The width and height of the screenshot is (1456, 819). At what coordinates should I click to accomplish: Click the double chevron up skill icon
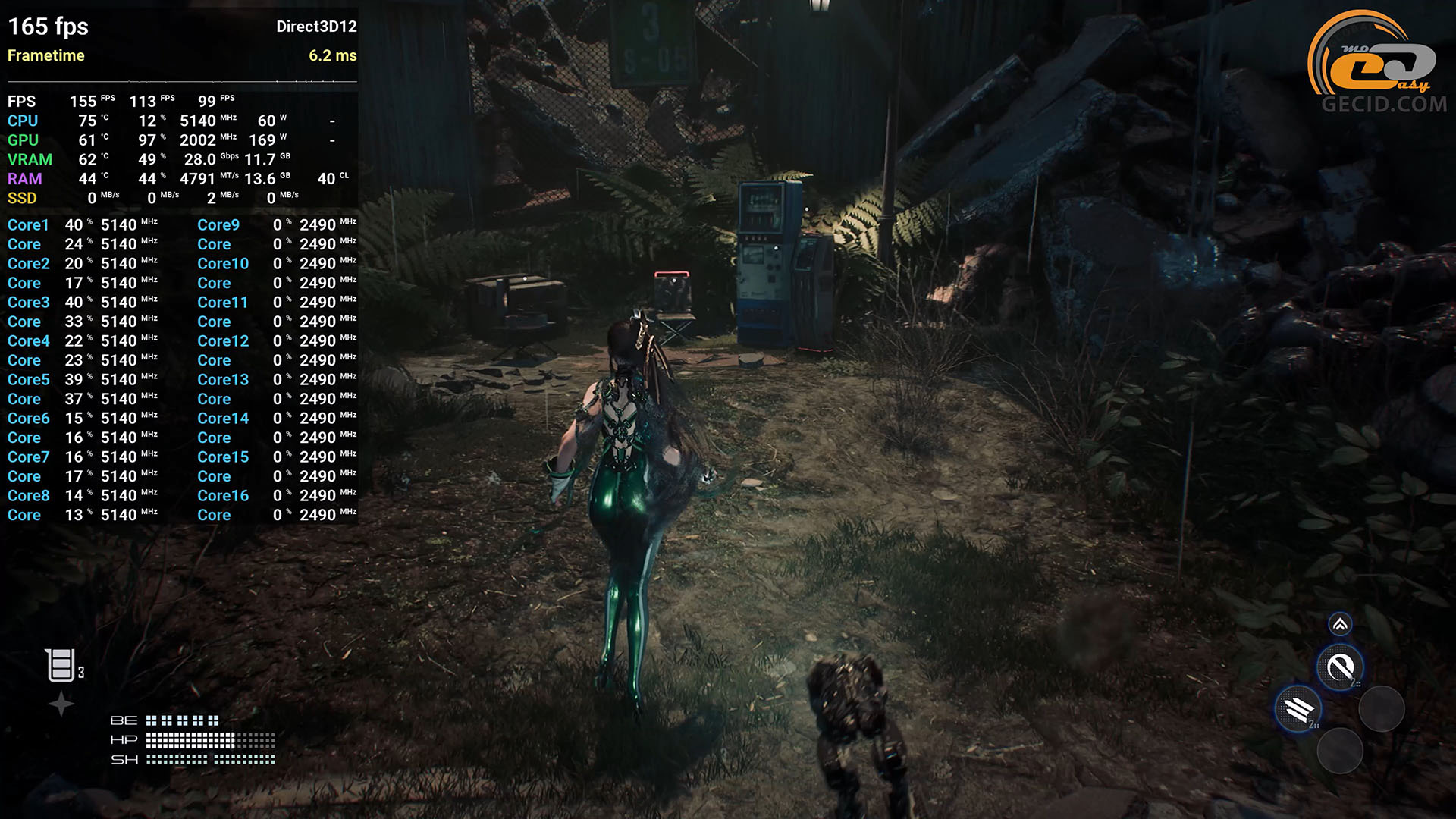[x=1340, y=624]
